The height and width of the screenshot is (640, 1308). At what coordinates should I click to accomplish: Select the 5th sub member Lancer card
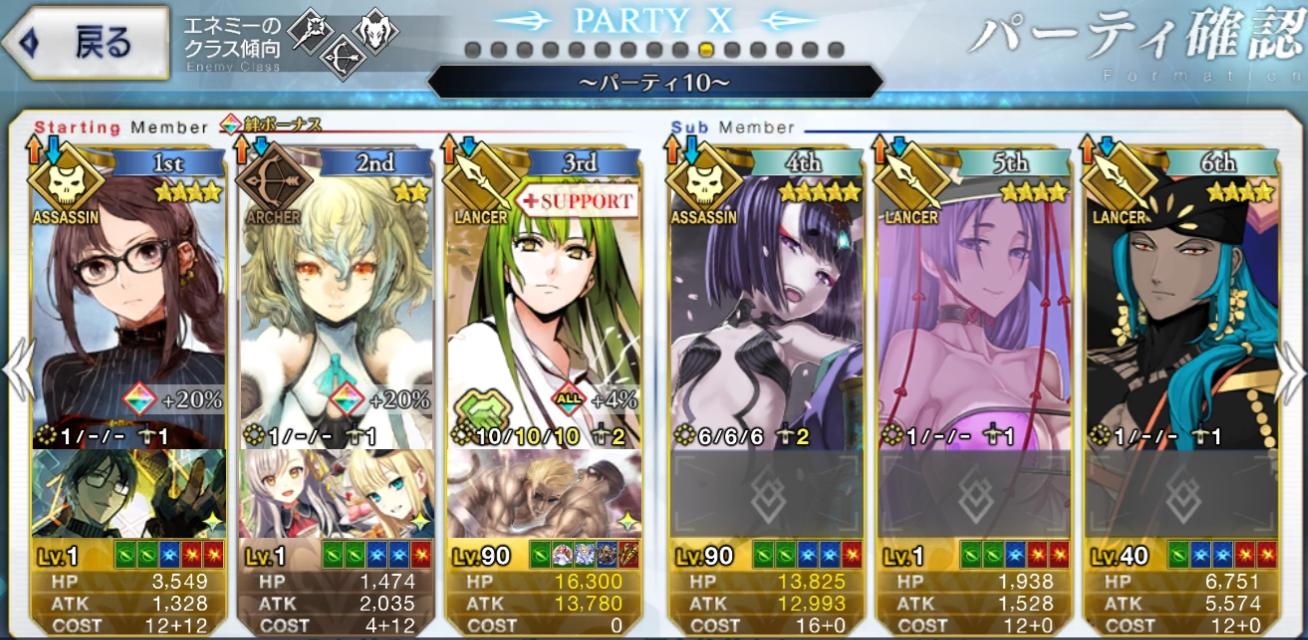coord(974,300)
